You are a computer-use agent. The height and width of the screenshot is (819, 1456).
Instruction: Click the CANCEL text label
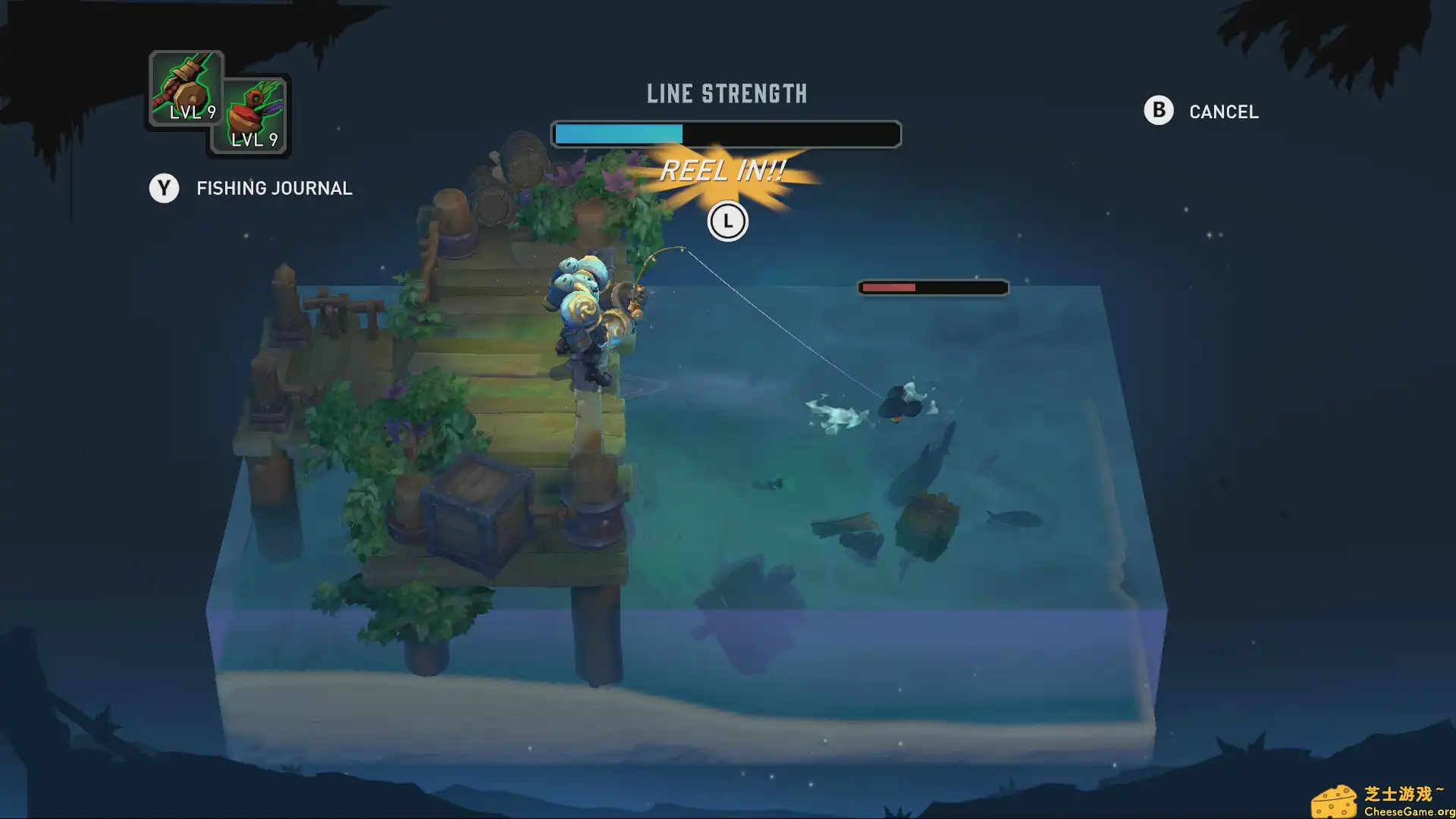[1224, 111]
